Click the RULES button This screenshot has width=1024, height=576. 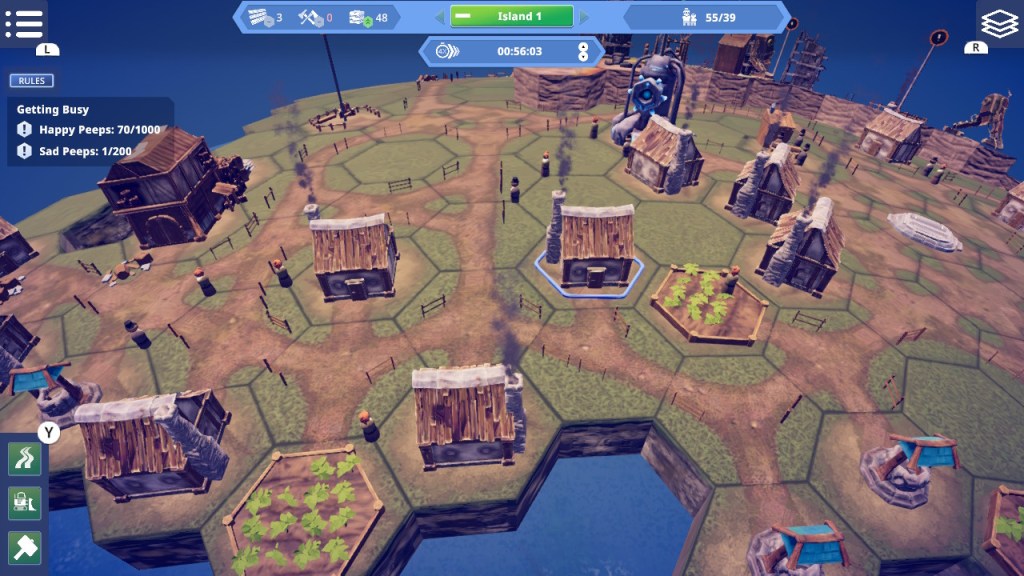coord(32,81)
